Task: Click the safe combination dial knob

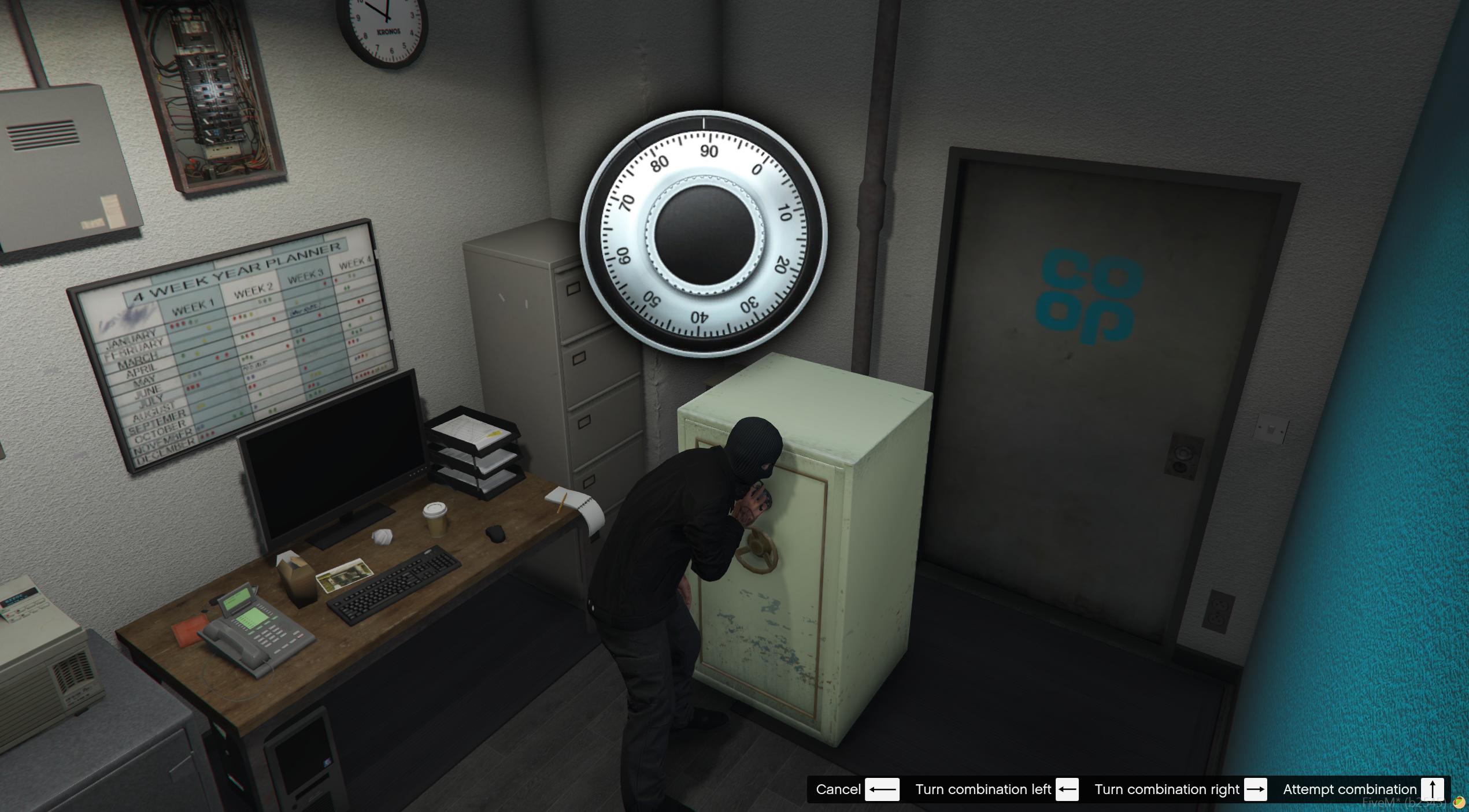Action: (x=704, y=235)
